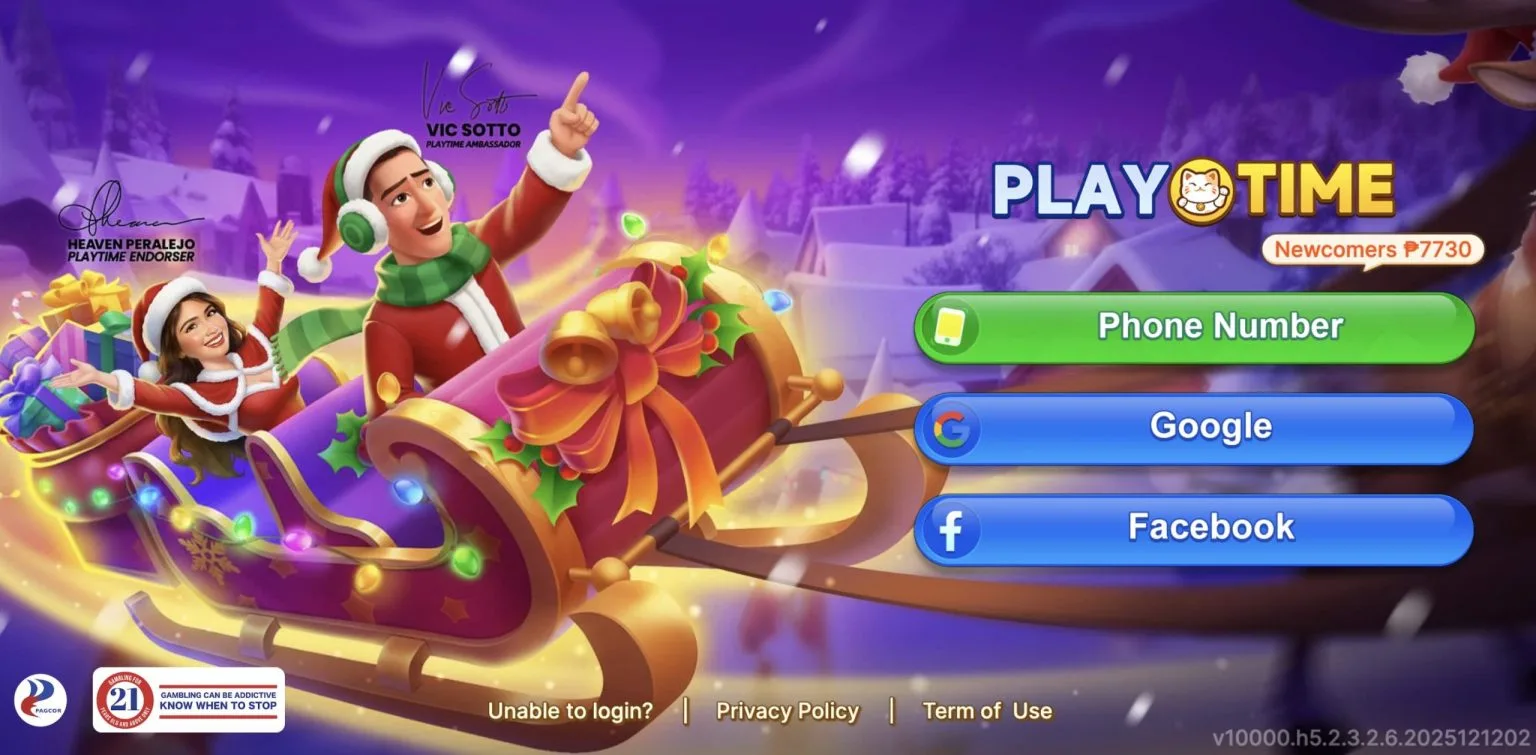The image size is (1536, 755).
Task: Open the Unable to login help link
Action: click(x=570, y=711)
